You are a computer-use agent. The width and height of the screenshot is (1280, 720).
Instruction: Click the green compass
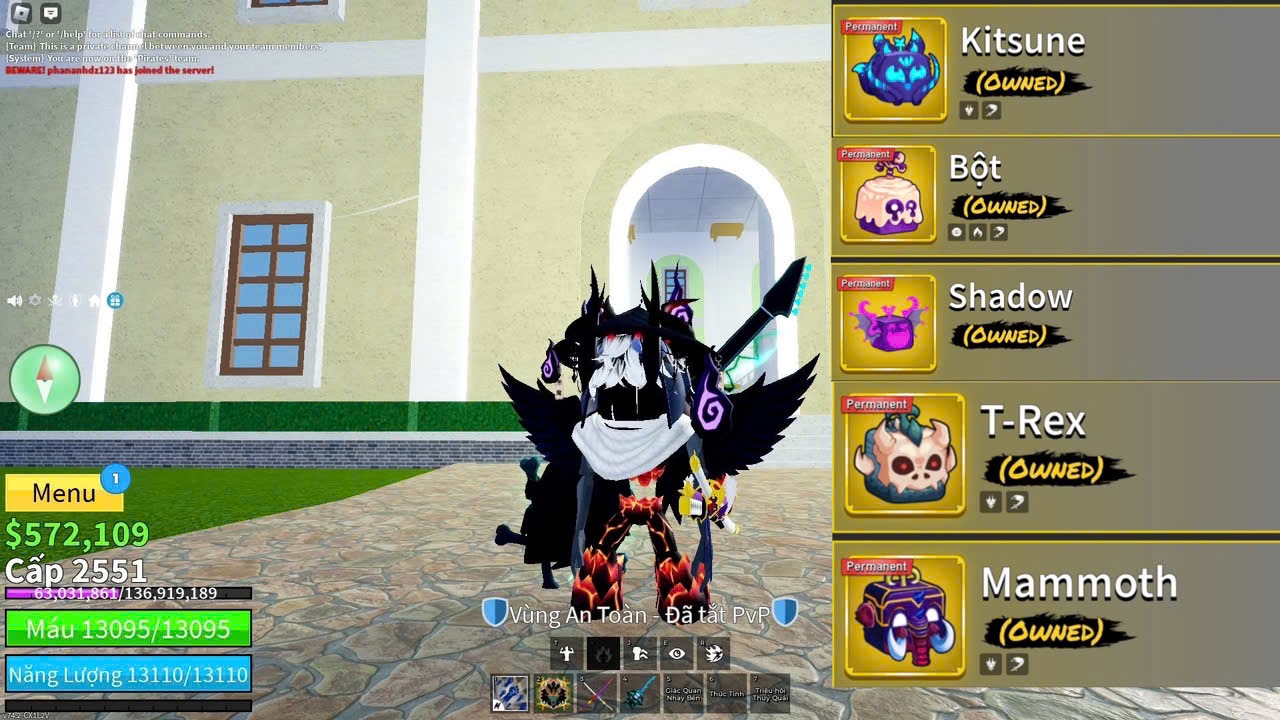(x=45, y=379)
